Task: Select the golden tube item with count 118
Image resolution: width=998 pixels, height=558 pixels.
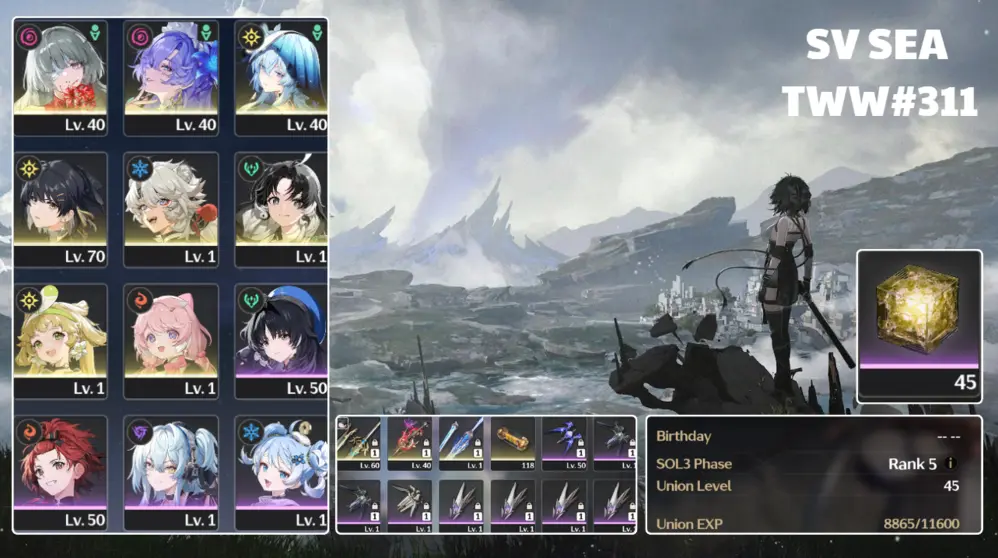Action: (x=513, y=444)
